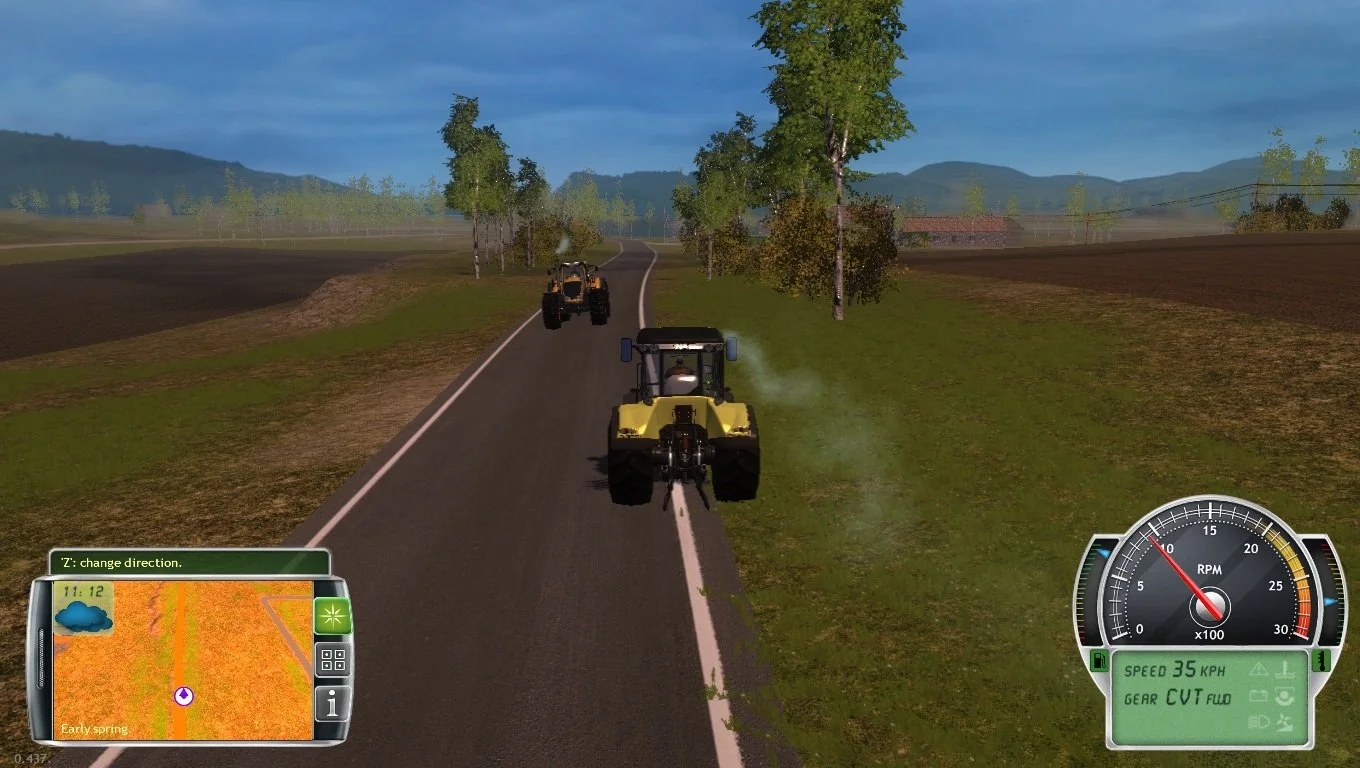1360x768 pixels.
Task: Click the headlight indicator icon on dashboard display
Action: click(1260, 721)
